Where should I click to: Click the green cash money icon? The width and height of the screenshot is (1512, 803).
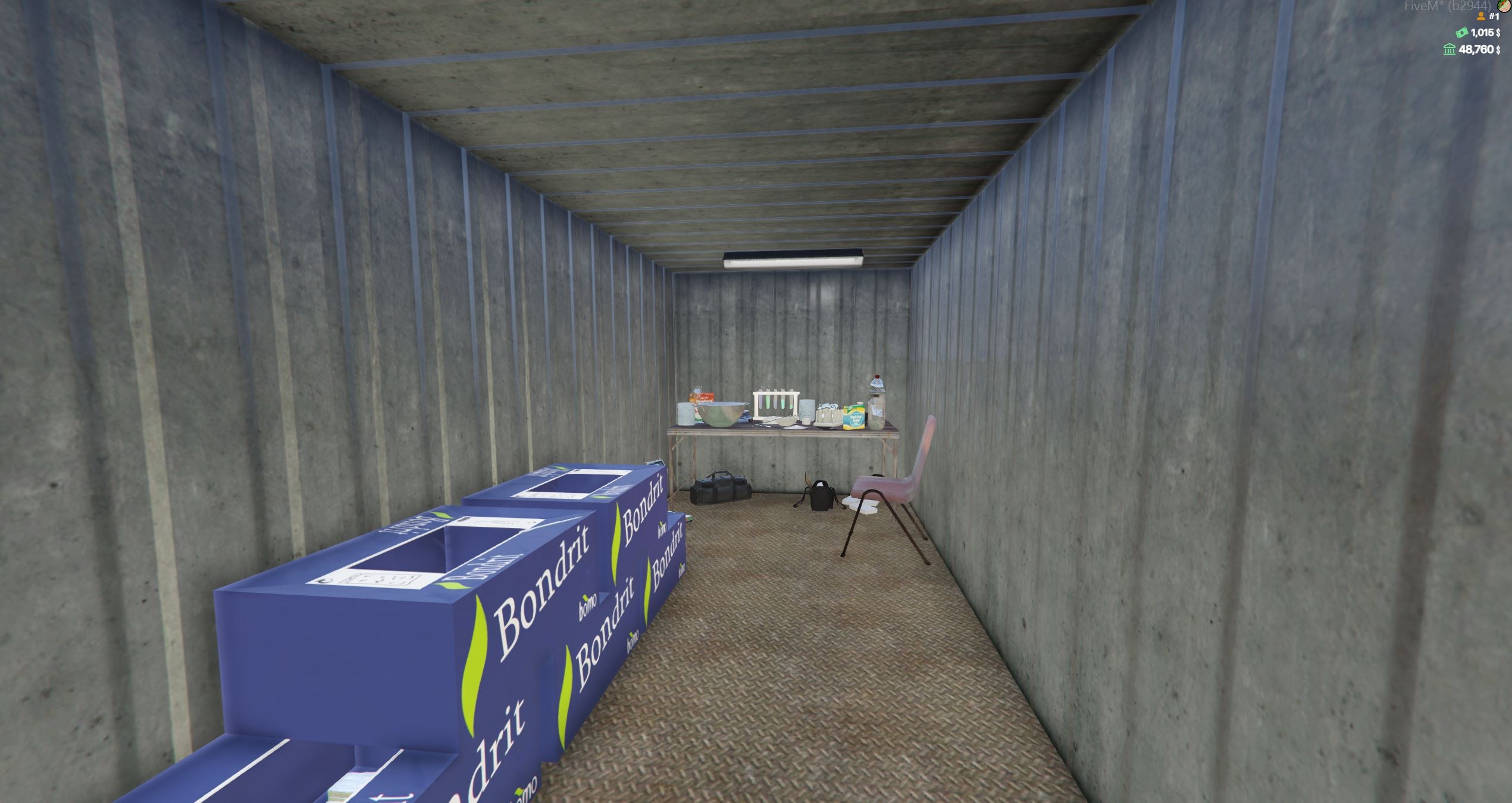point(1461,33)
